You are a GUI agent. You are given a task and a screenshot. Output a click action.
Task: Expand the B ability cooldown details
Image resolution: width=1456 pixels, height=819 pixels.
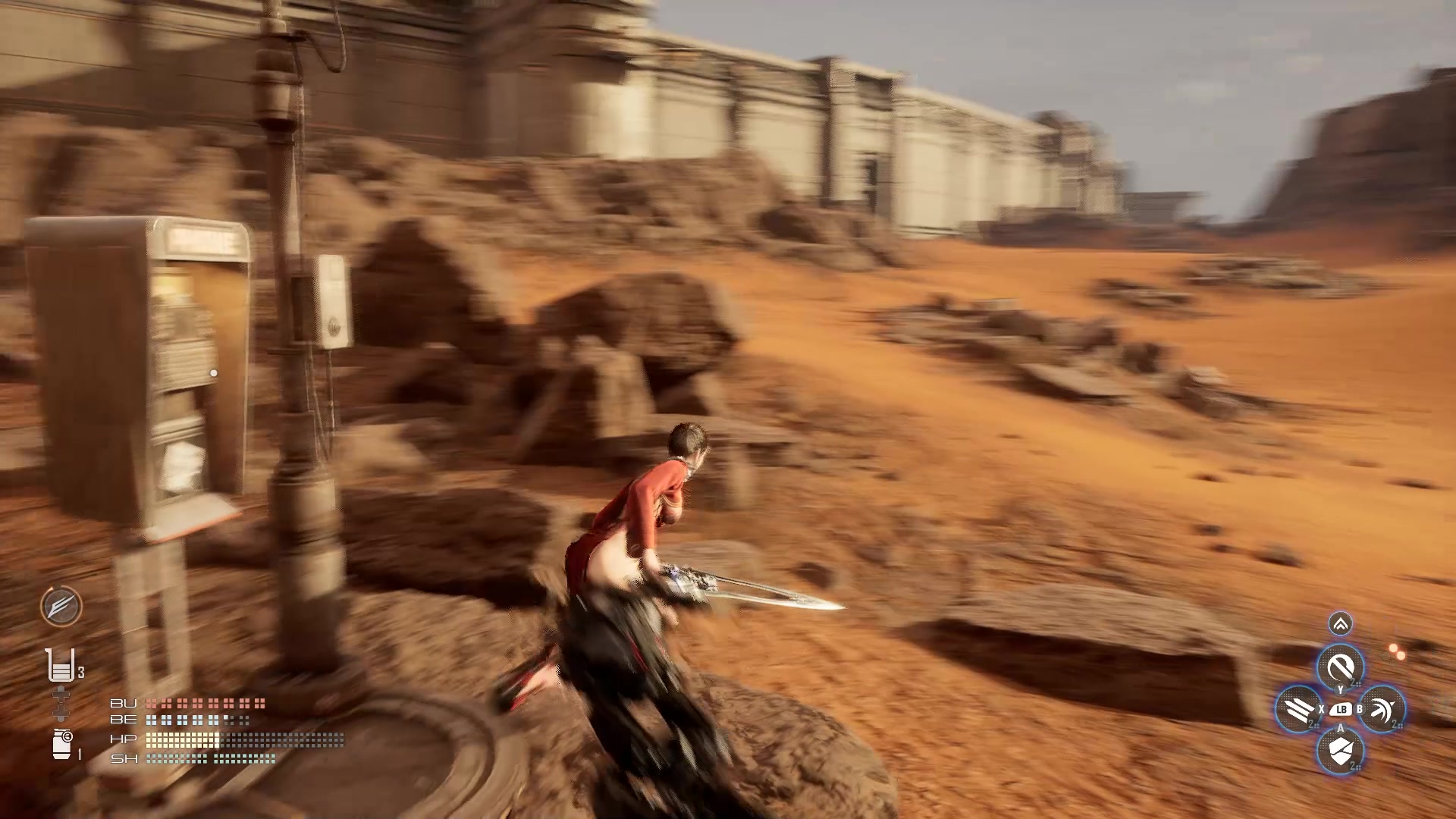click(x=1395, y=723)
